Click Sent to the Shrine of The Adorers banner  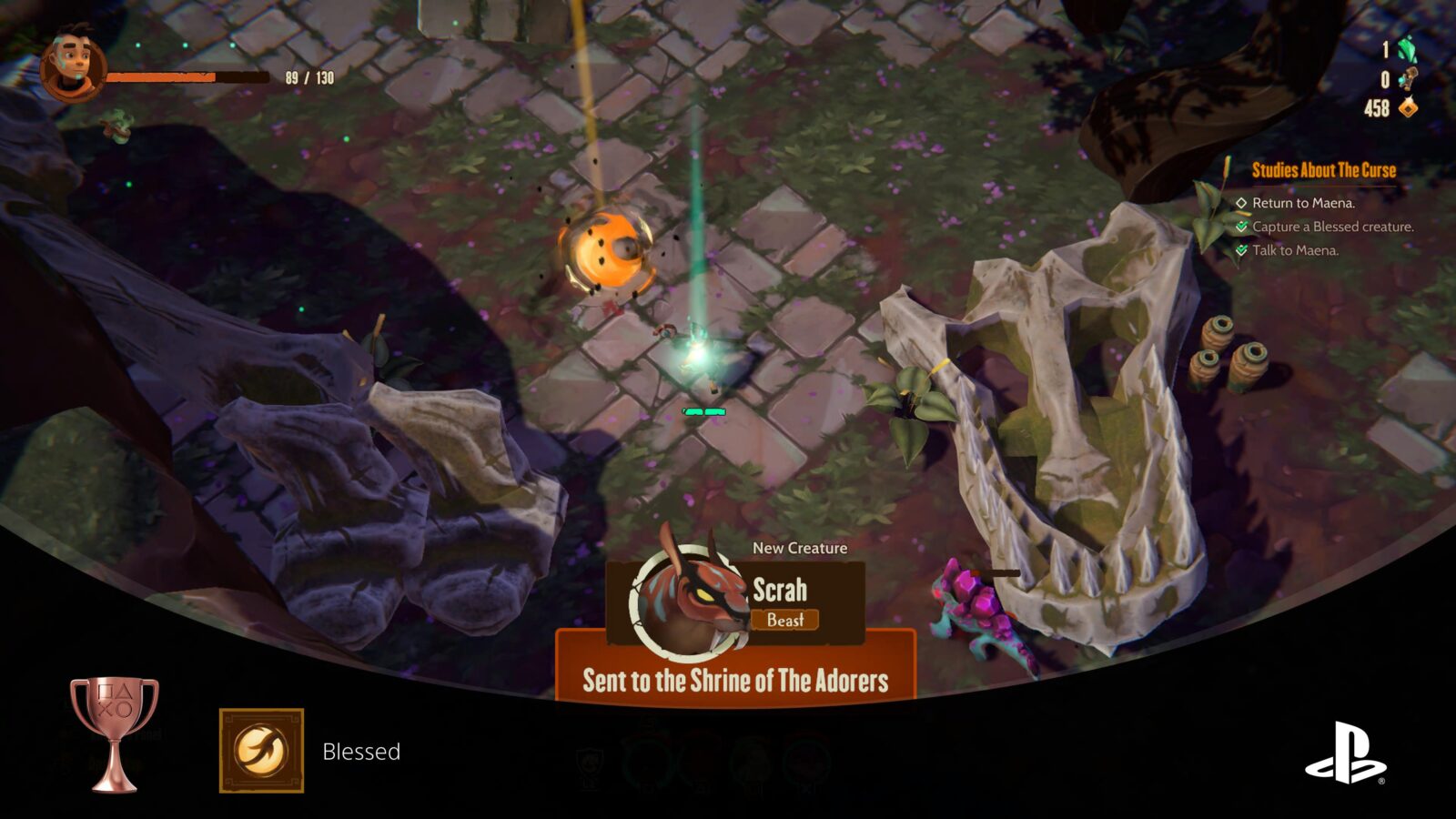tap(737, 678)
